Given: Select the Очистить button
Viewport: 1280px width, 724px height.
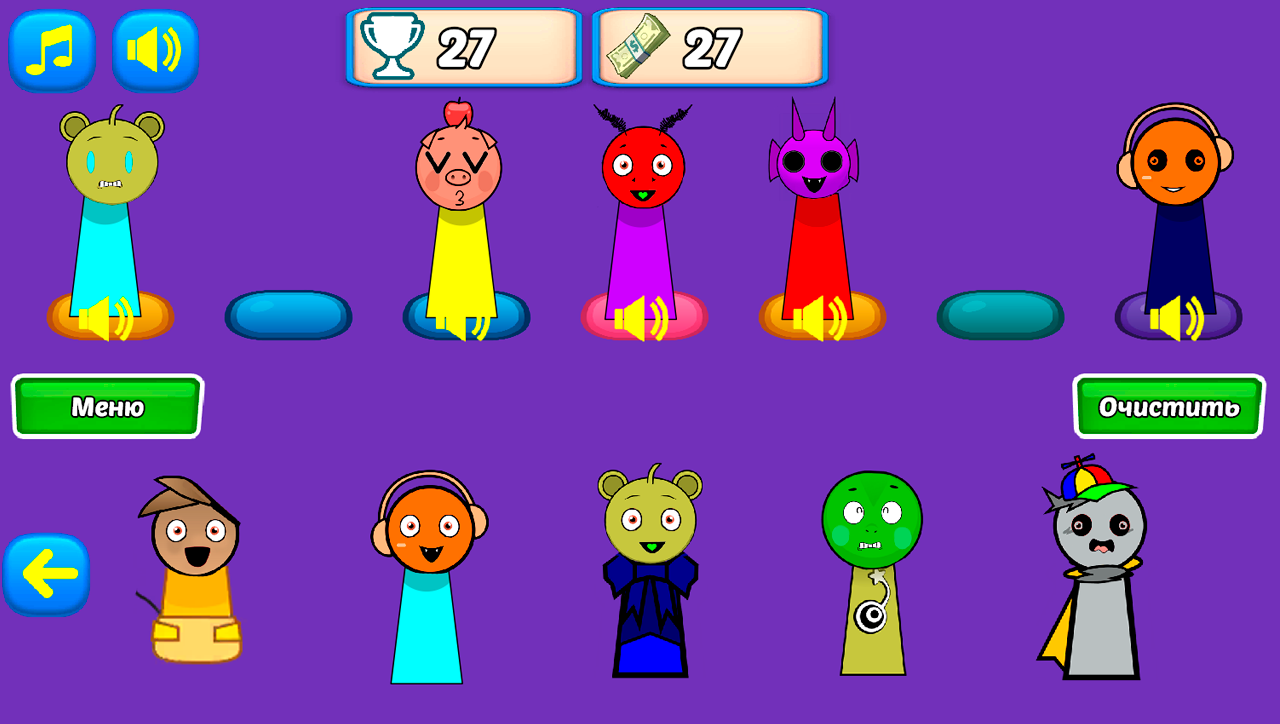Looking at the screenshot, I should [1168, 407].
